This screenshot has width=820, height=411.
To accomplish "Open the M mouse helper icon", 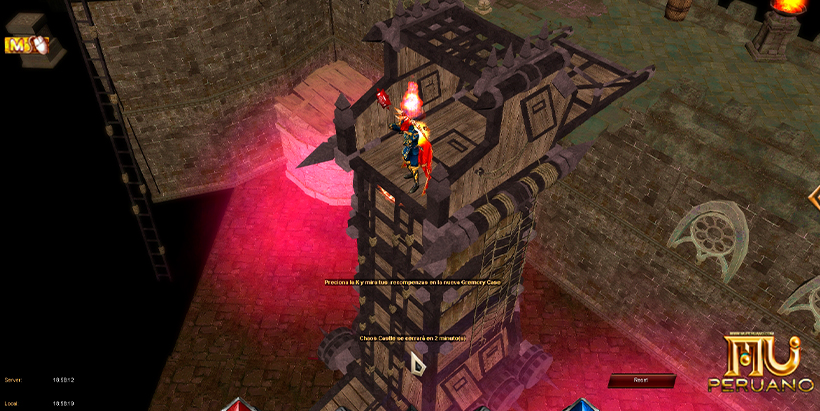I will pyautogui.click(x=26, y=45).
